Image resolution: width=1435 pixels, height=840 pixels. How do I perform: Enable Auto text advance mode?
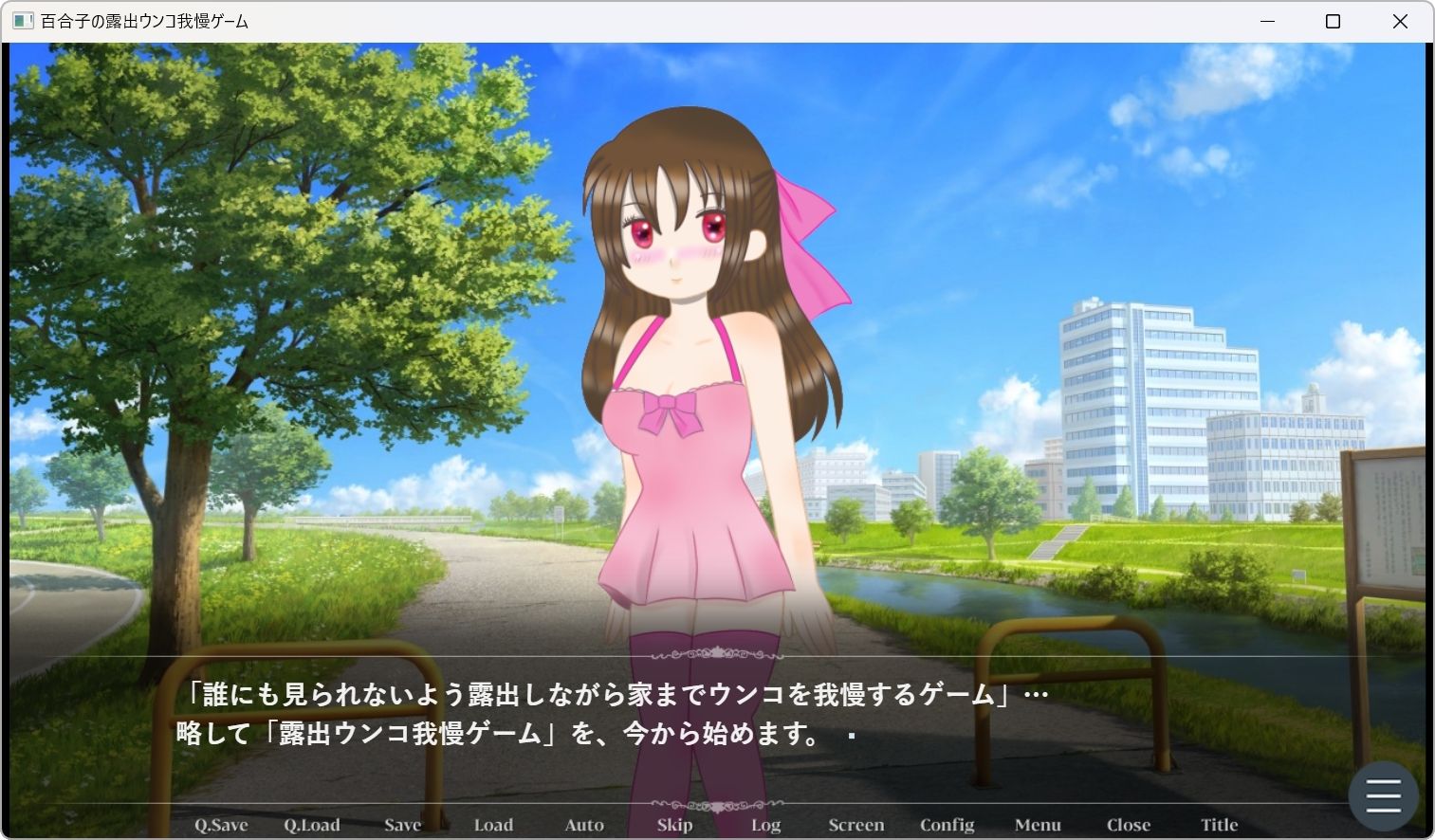(x=583, y=824)
